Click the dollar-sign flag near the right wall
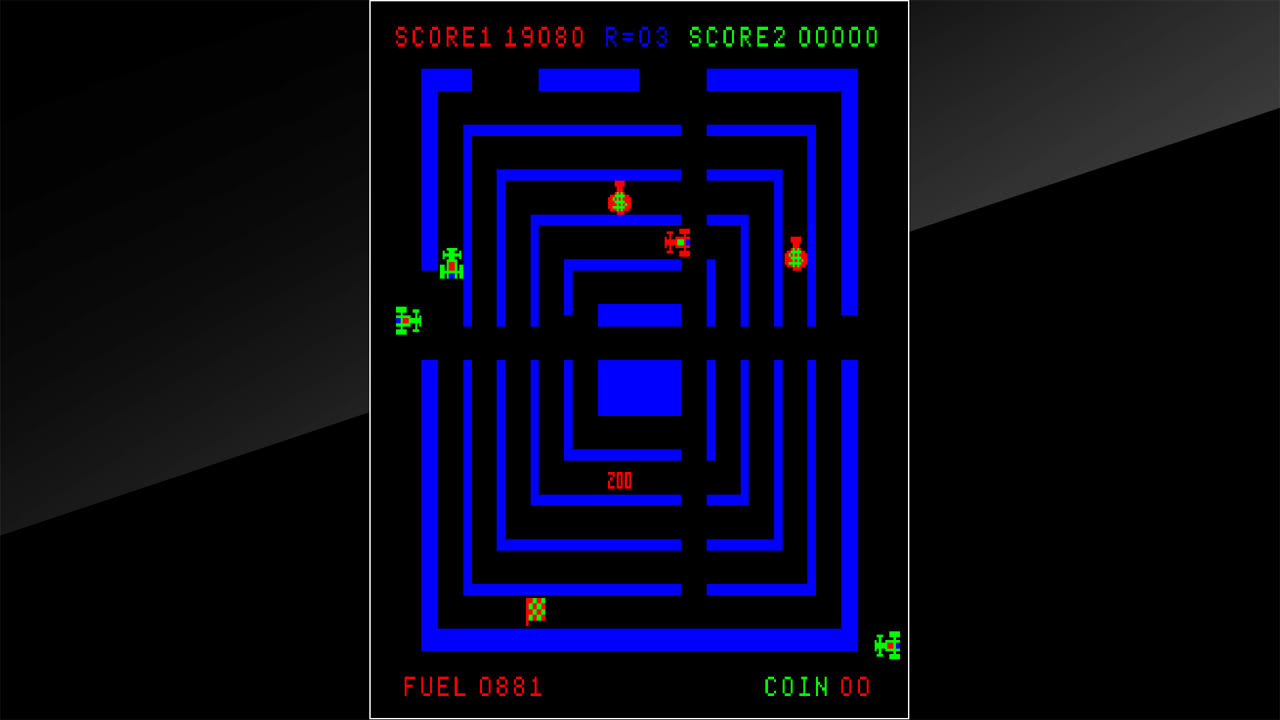This screenshot has width=1280, height=720. click(x=795, y=260)
